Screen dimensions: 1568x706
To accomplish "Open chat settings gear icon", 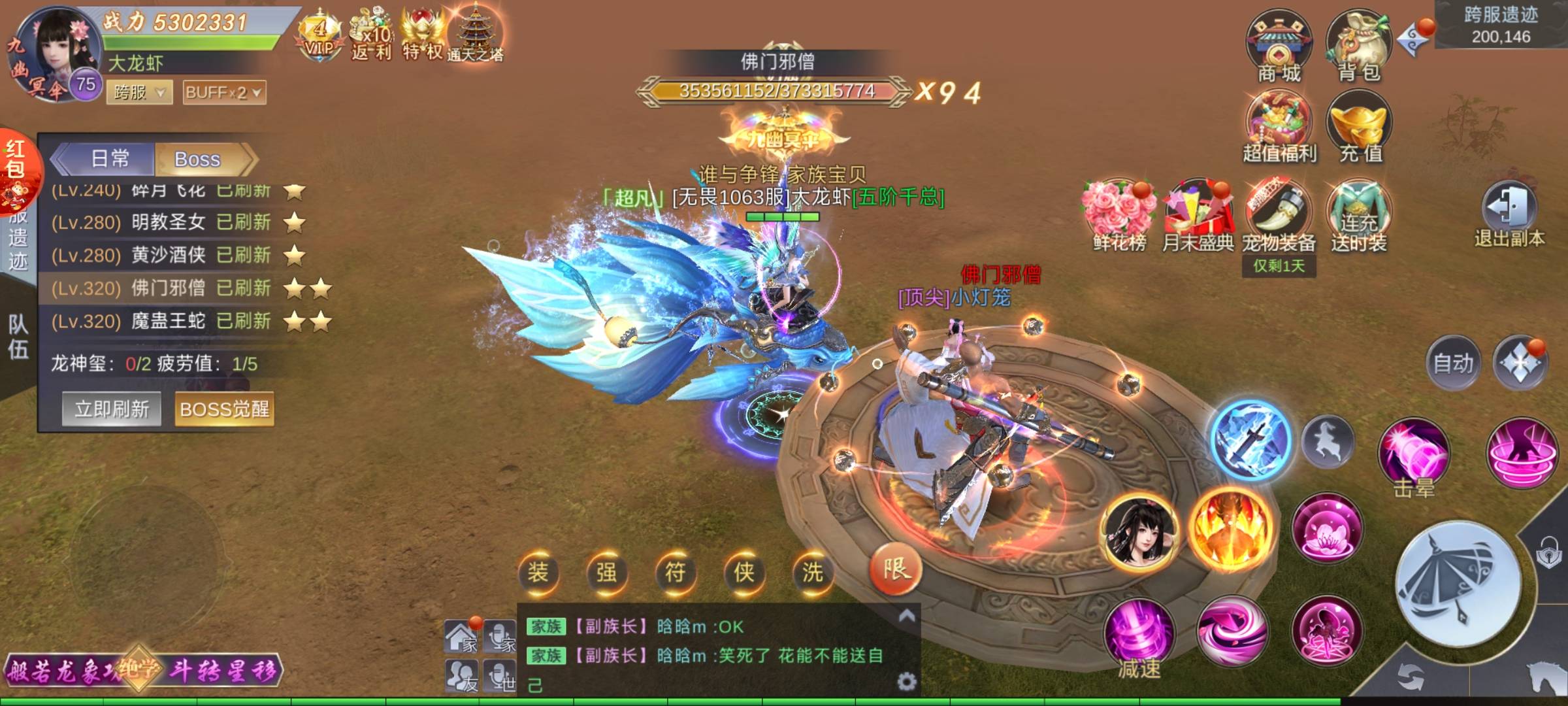I will 906,682.
